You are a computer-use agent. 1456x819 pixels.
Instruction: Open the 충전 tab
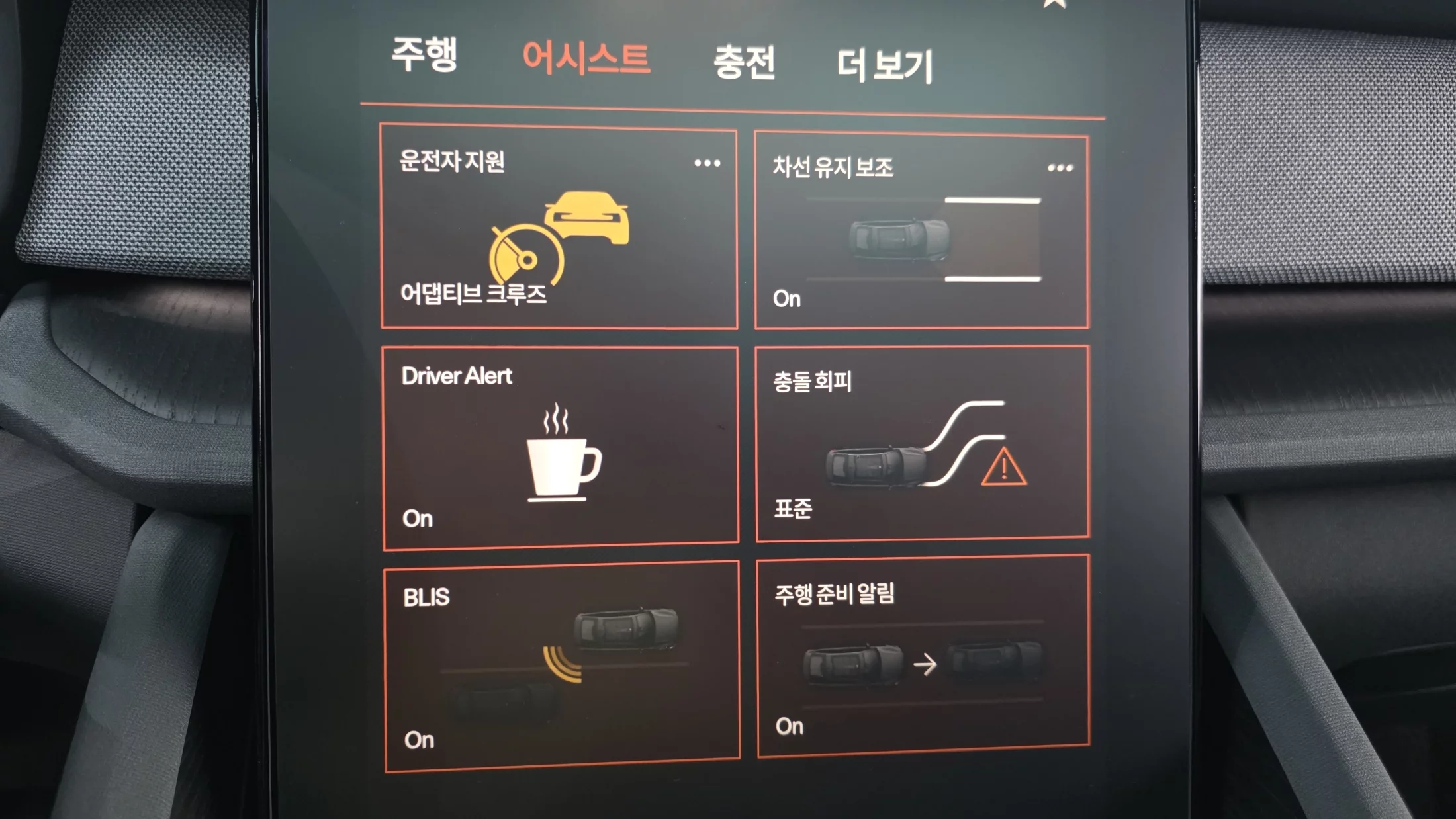click(744, 63)
